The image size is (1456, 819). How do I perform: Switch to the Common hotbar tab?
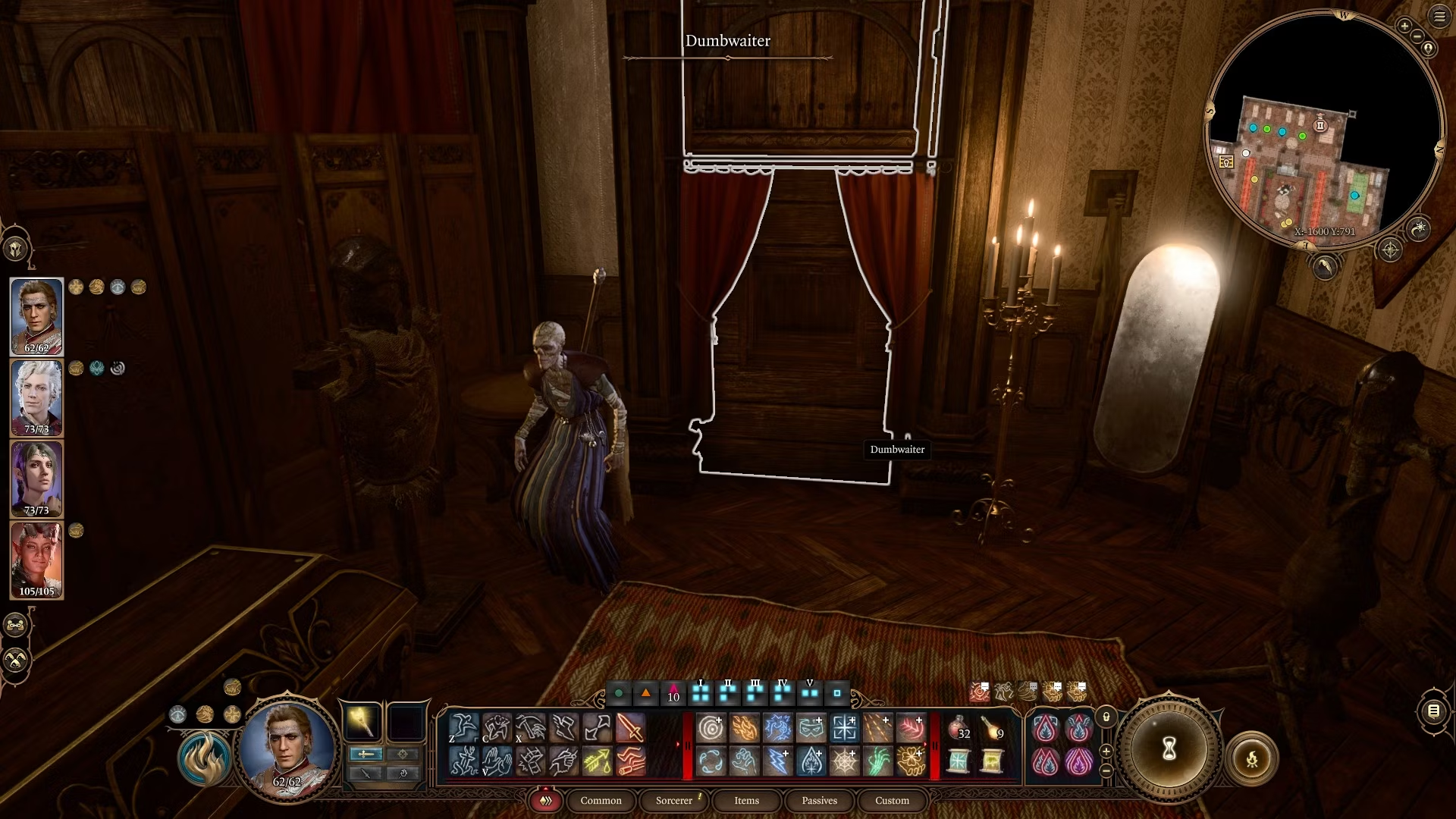point(601,800)
